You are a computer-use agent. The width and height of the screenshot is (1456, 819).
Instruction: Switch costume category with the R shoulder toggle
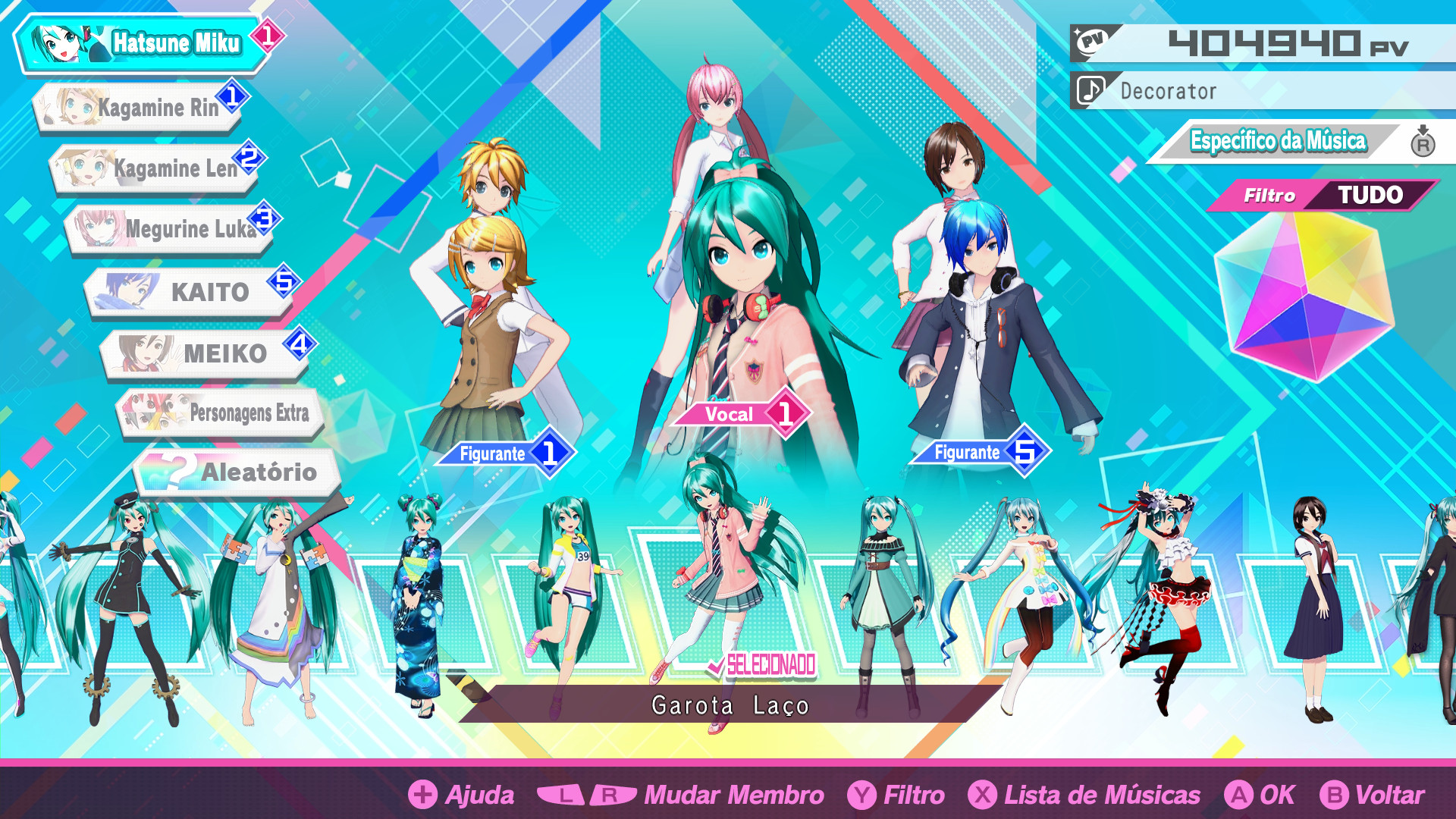coord(1423,142)
